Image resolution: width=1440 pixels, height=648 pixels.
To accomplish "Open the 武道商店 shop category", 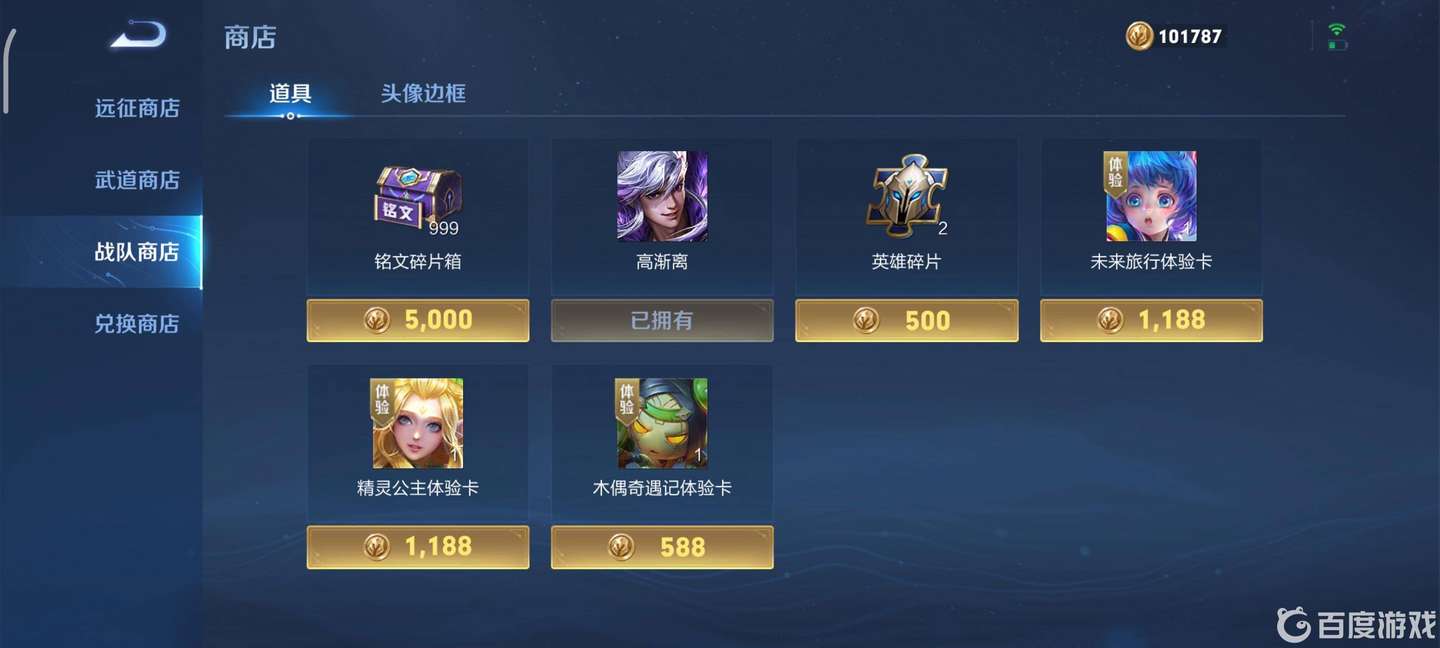I will coord(137,180).
